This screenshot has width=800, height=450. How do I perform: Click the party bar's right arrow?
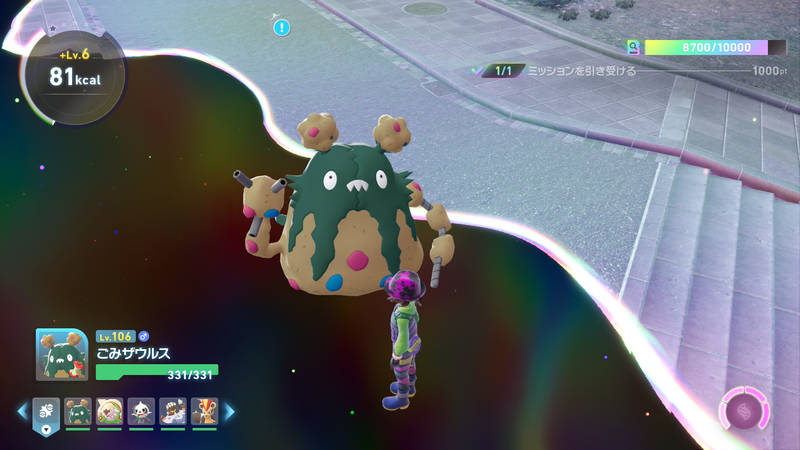click(229, 411)
